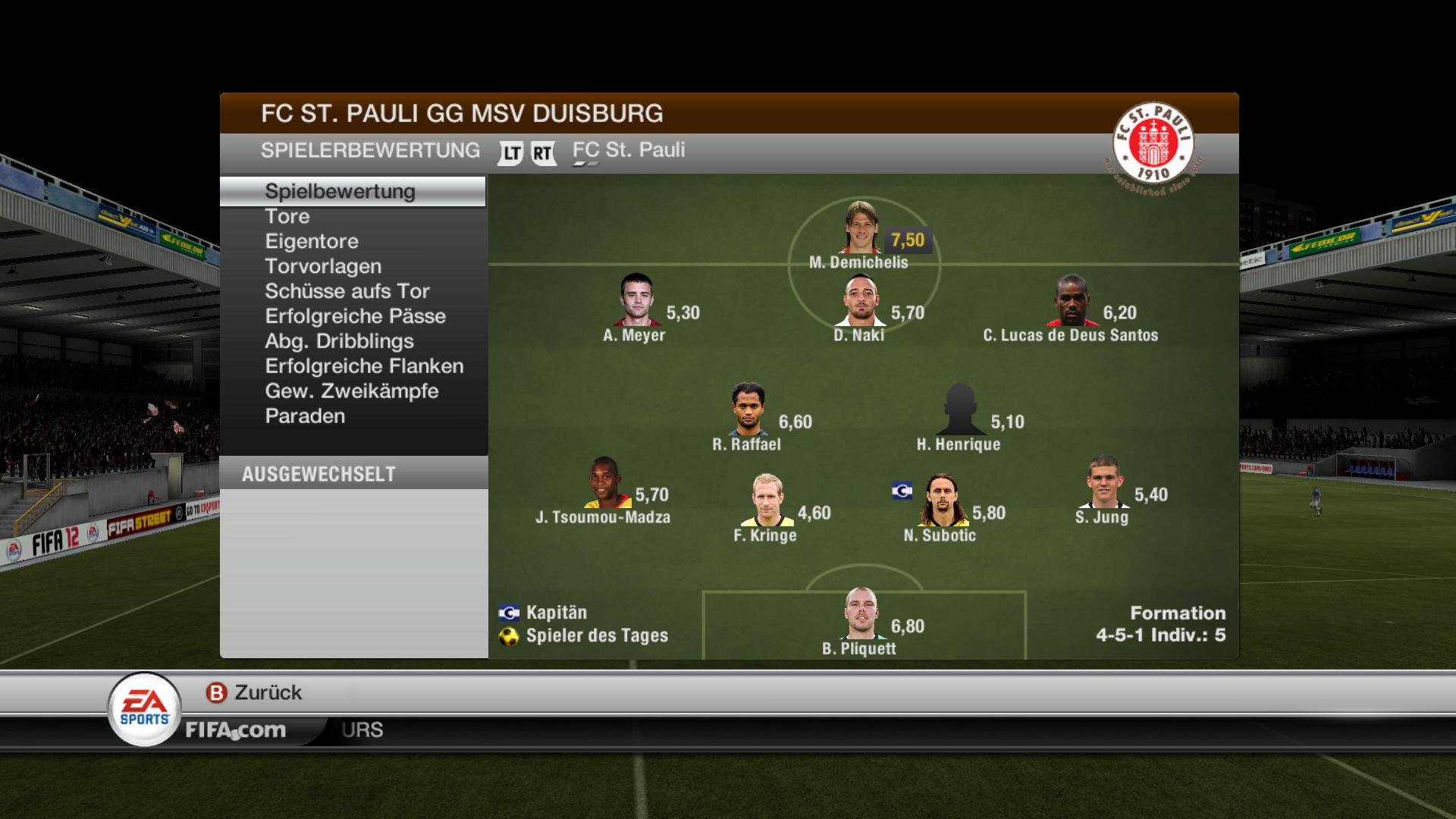Choose D. Naki on the pitch
The height and width of the screenshot is (819, 1456).
click(x=860, y=300)
